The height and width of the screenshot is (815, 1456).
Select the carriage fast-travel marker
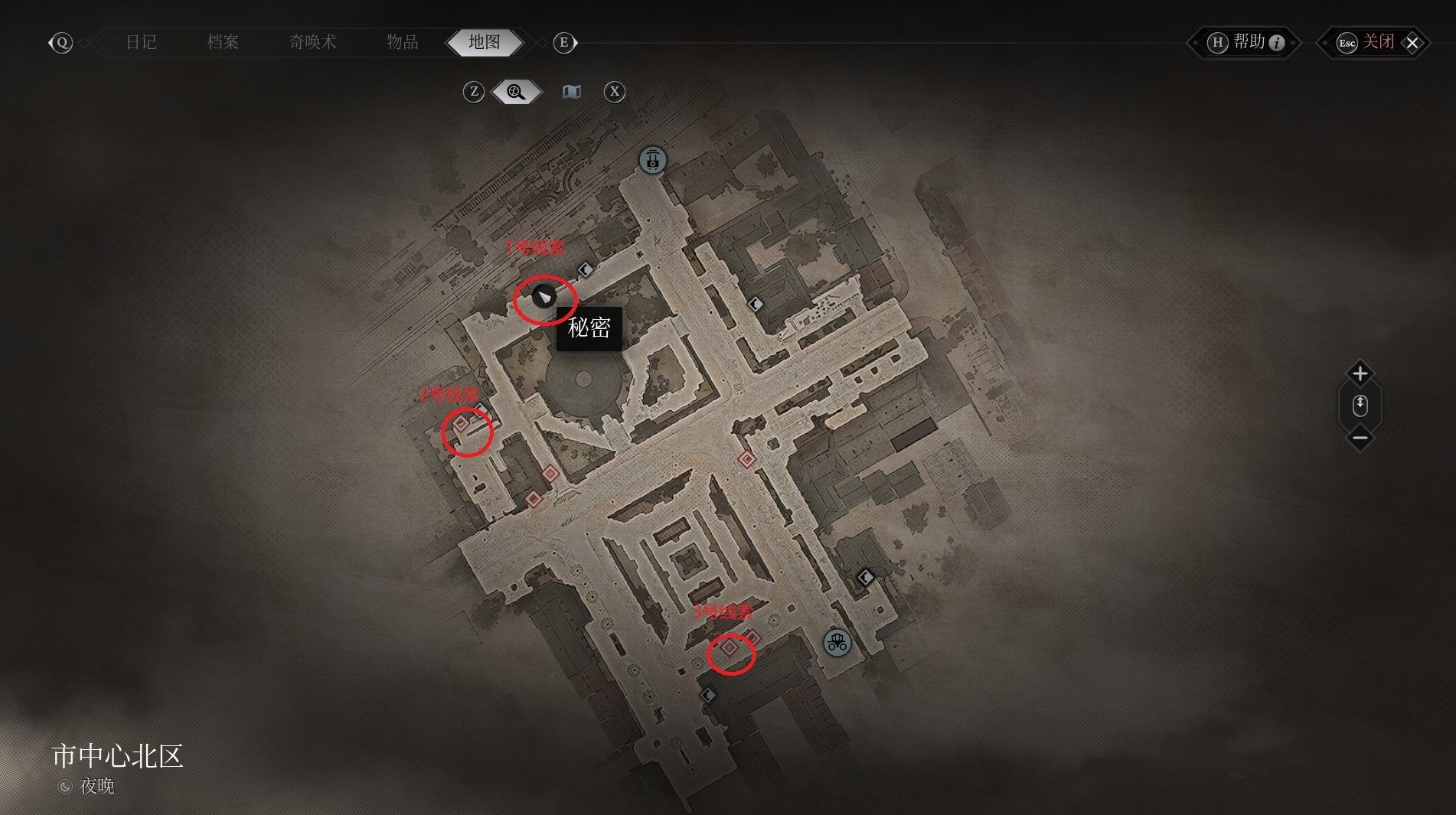pos(837,643)
